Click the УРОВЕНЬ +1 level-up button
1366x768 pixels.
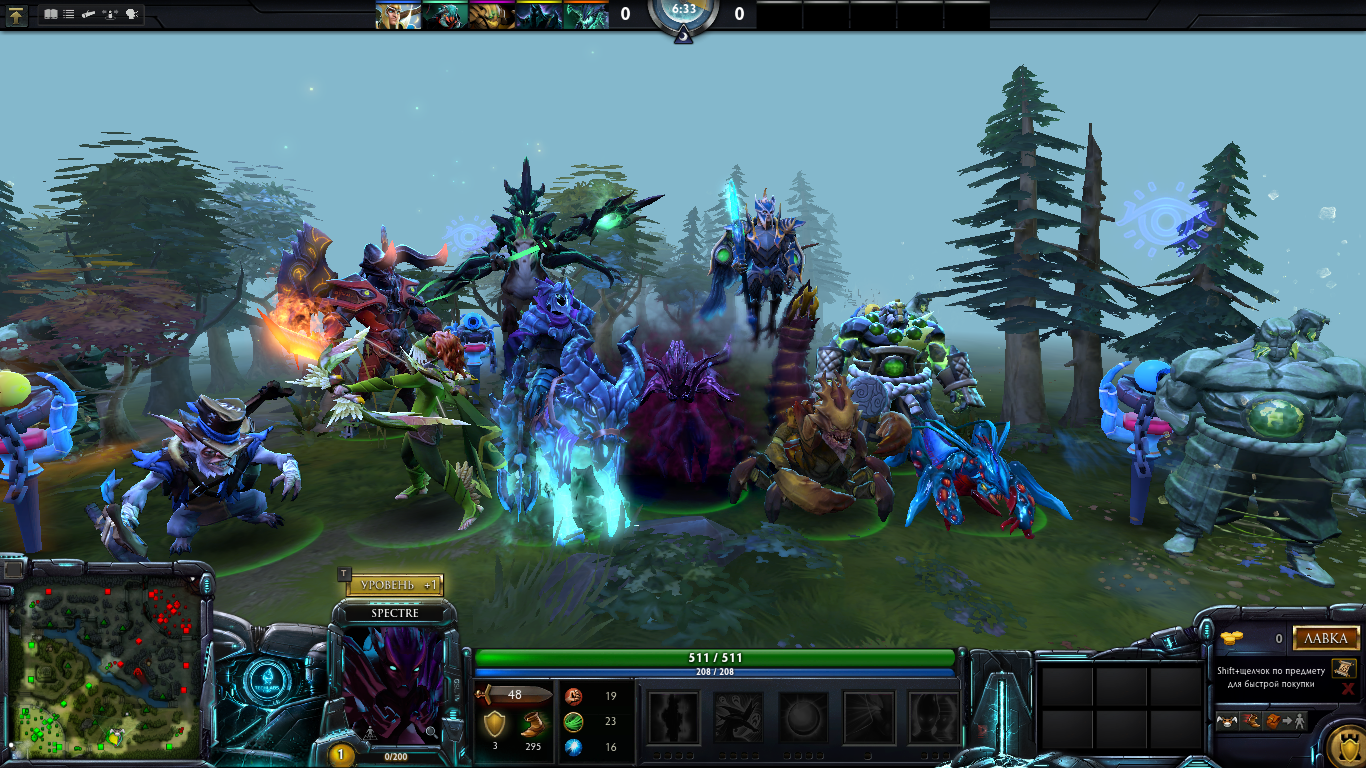coord(395,584)
